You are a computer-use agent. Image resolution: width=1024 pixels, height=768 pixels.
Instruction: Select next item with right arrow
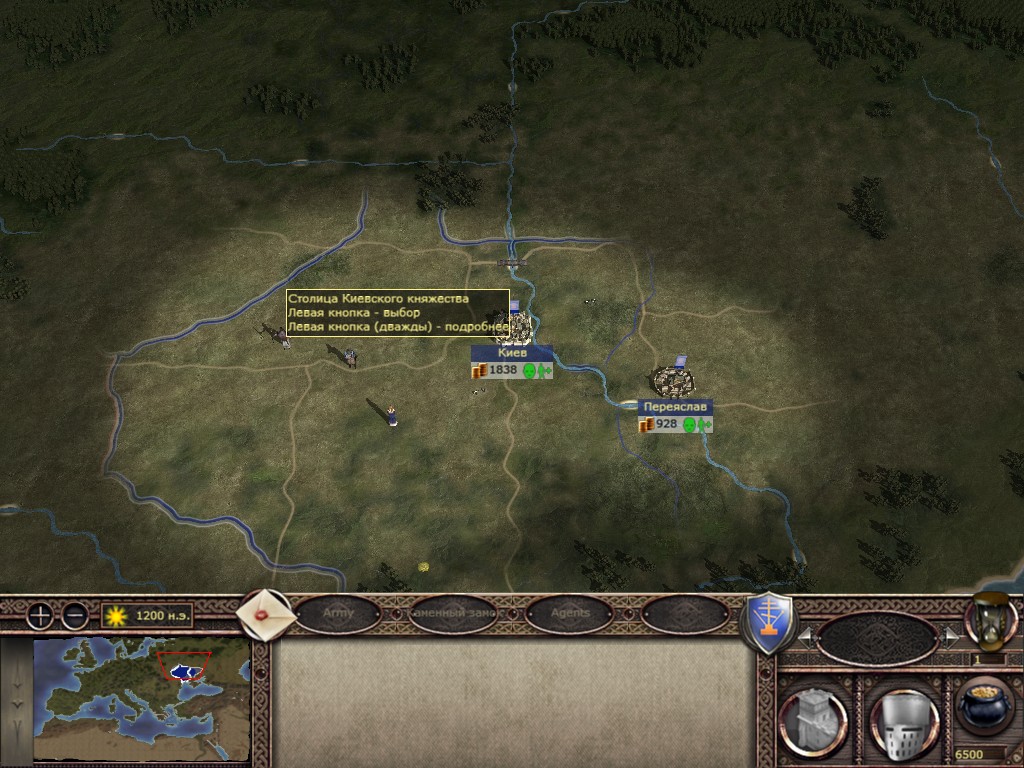(x=950, y=635)
